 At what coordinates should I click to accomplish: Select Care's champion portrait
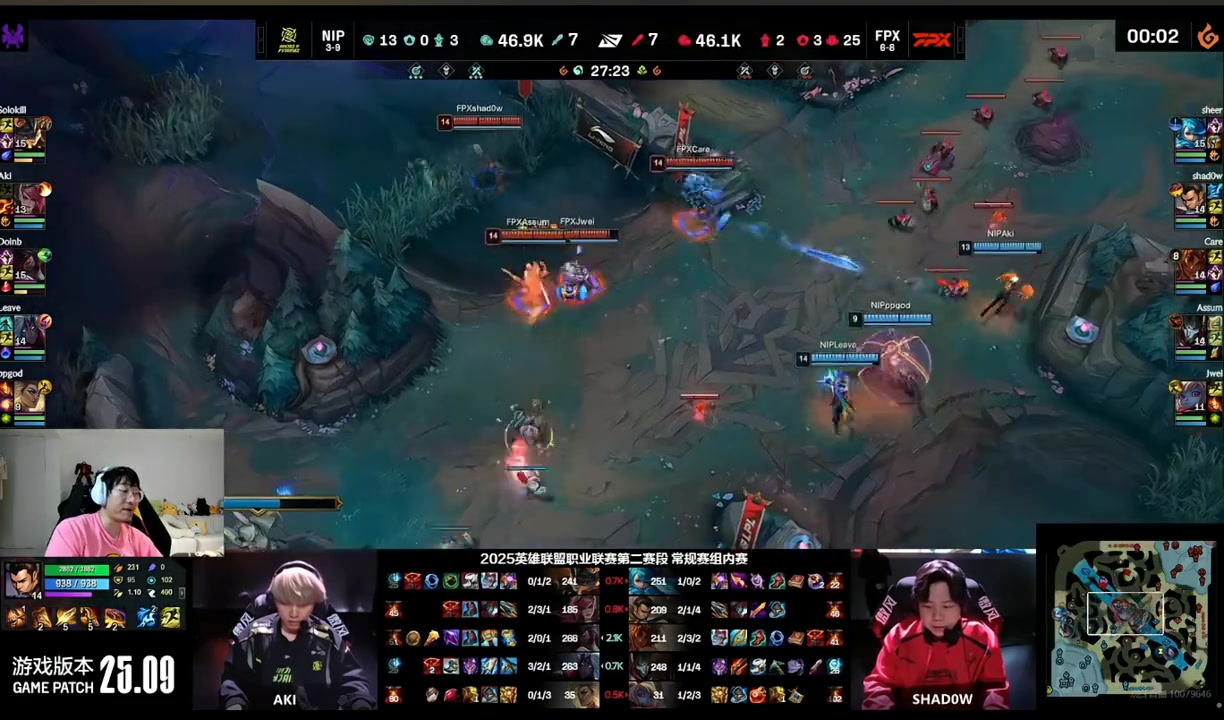[1193, 265]
